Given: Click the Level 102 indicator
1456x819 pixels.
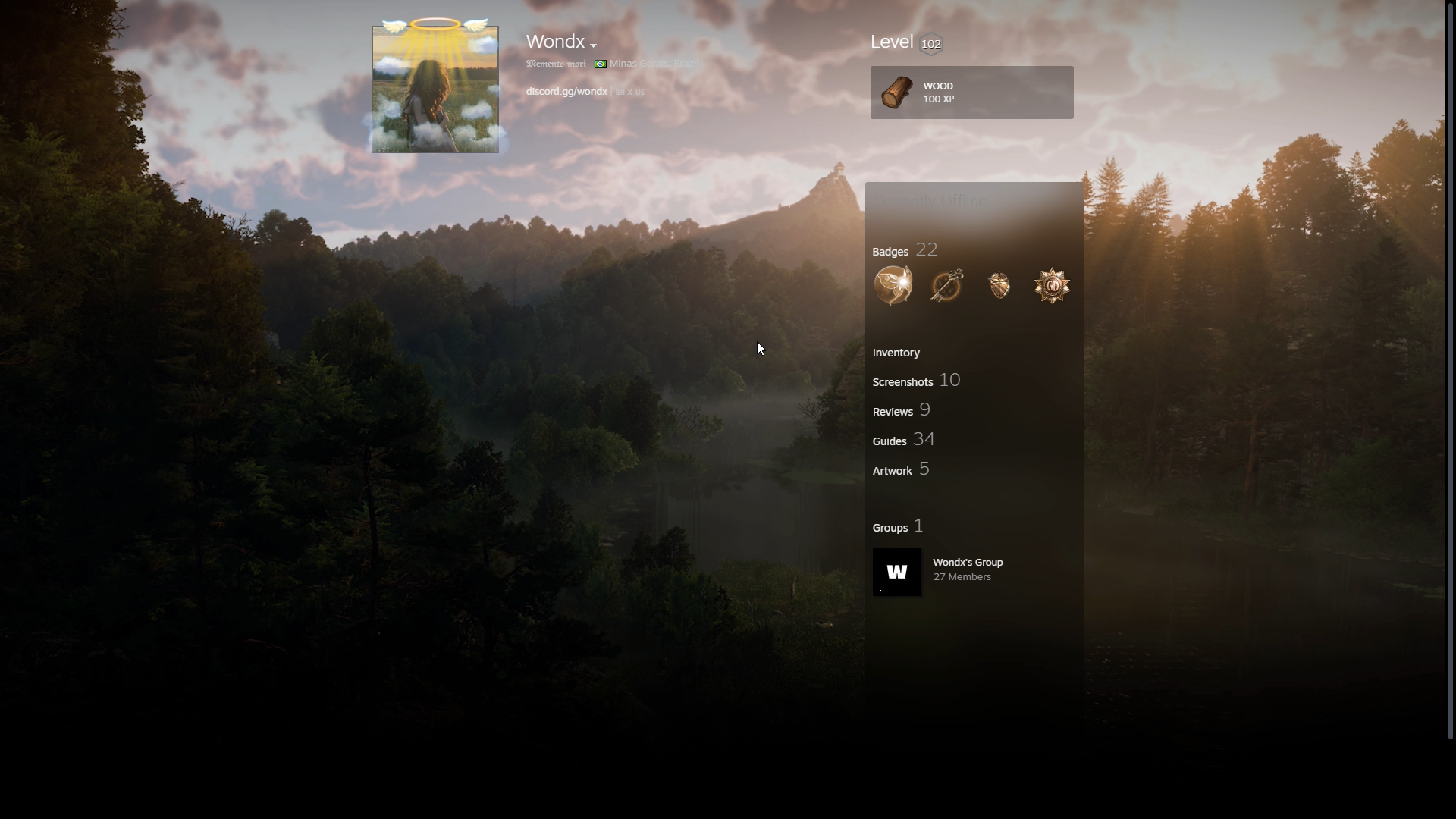Looking at the screenshot, I should (x=930, y=44).
